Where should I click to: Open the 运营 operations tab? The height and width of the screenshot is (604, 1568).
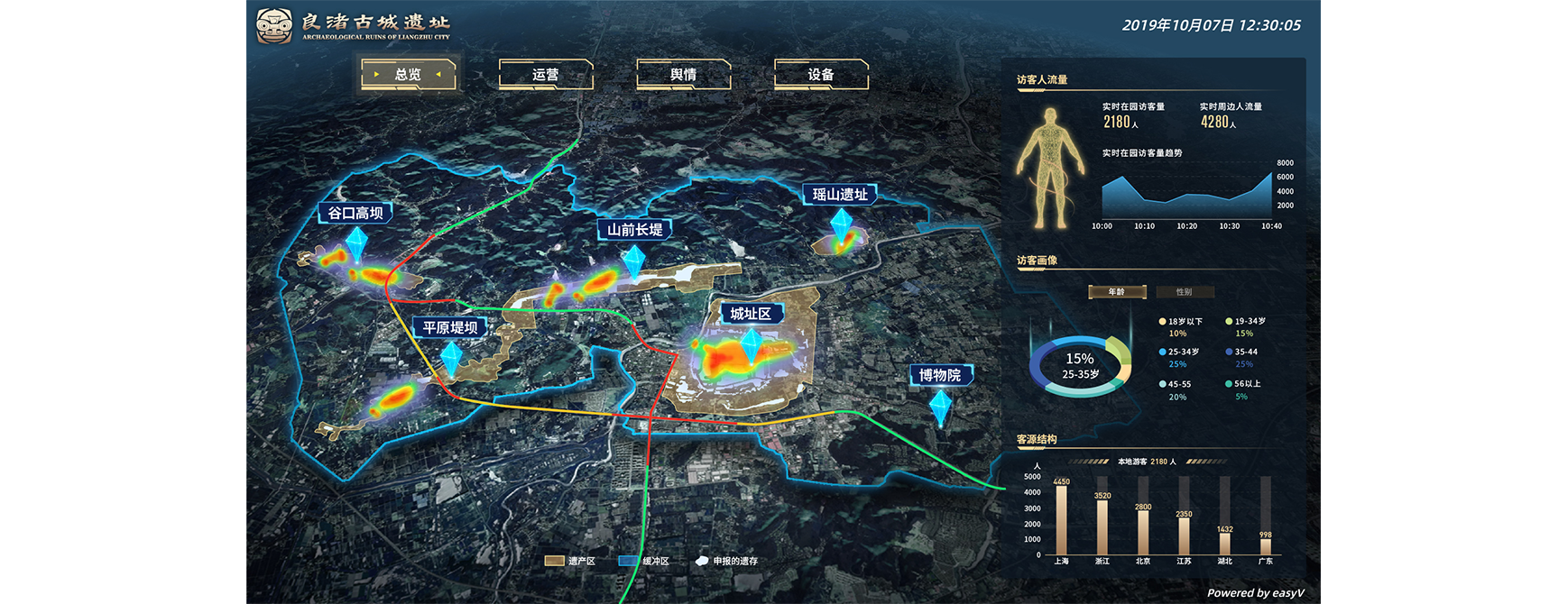545,75
